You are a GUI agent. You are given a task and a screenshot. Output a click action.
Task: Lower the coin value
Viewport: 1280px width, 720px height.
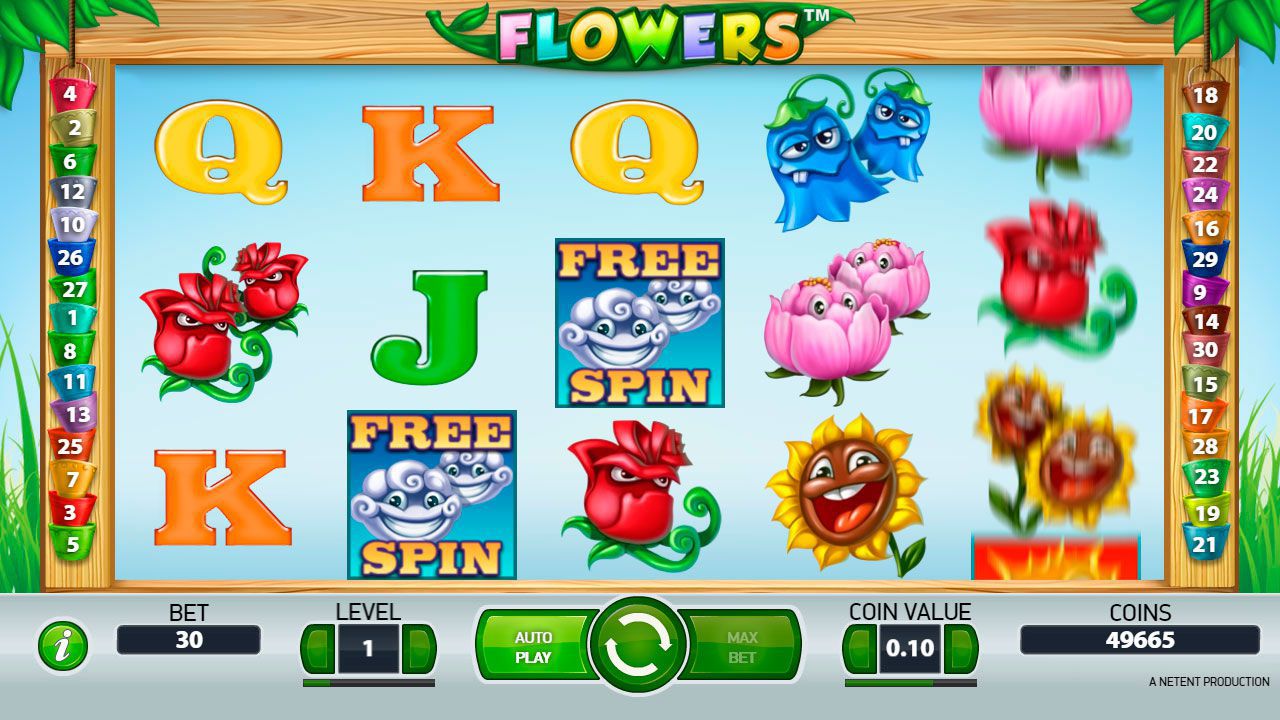[860, 649]
